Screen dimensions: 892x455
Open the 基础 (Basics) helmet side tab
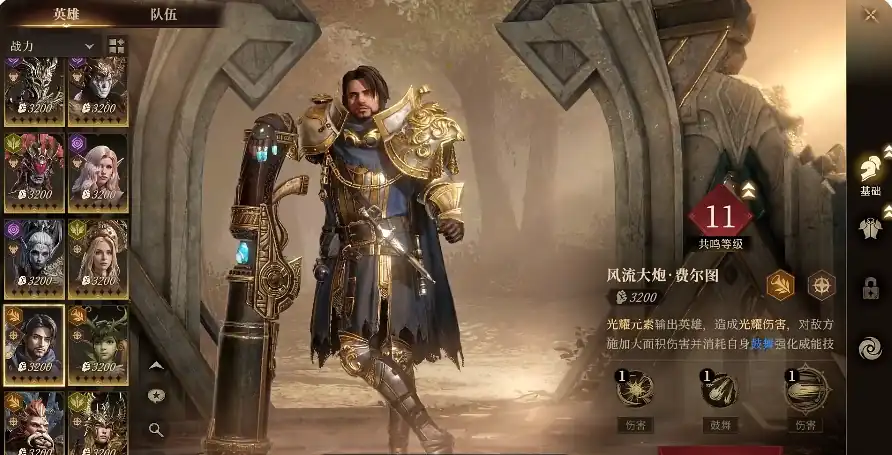pos(870,172)
